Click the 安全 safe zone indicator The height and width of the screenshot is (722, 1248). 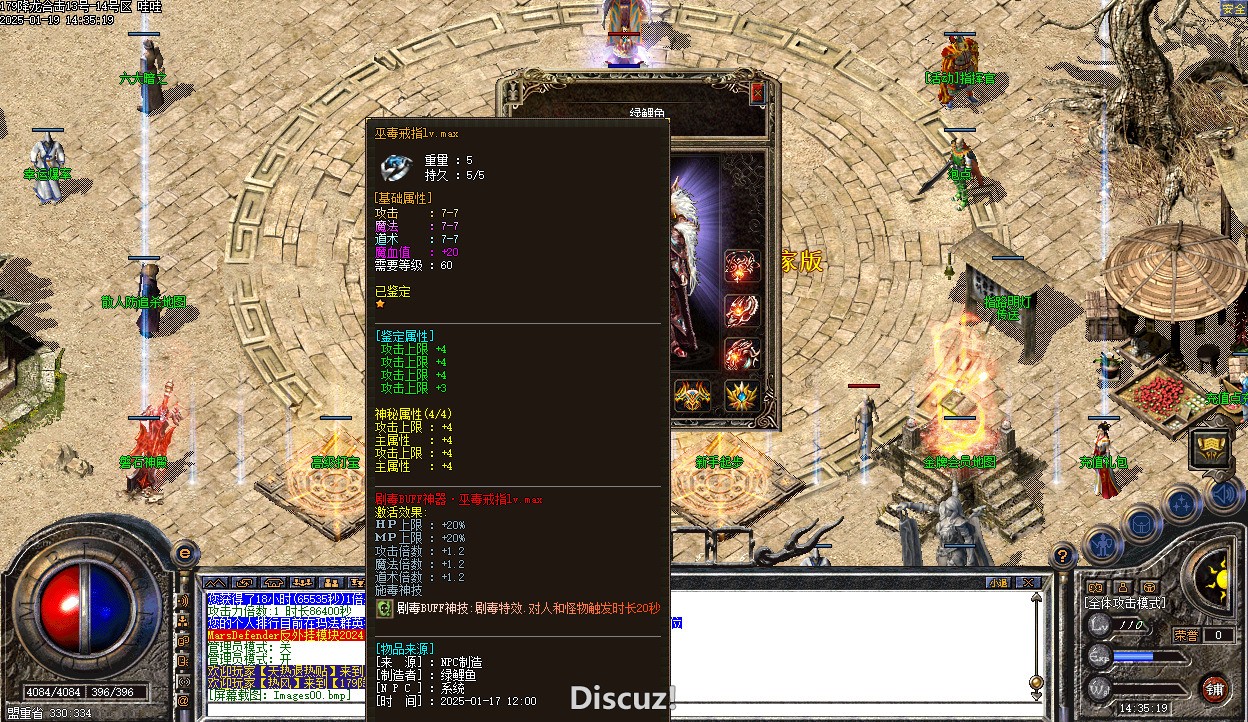point(1233,9)
